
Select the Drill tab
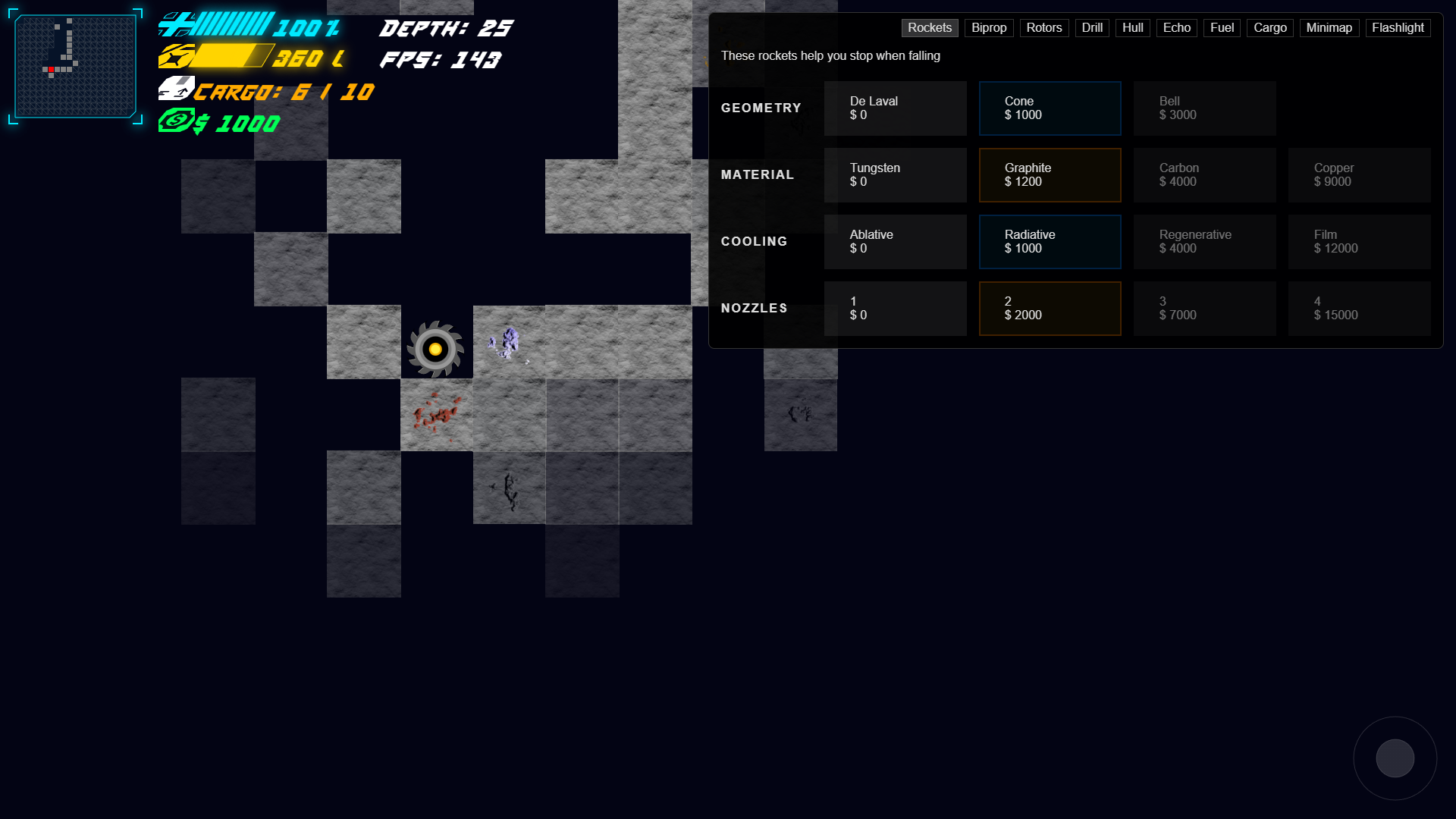(x=1092, y=28)
